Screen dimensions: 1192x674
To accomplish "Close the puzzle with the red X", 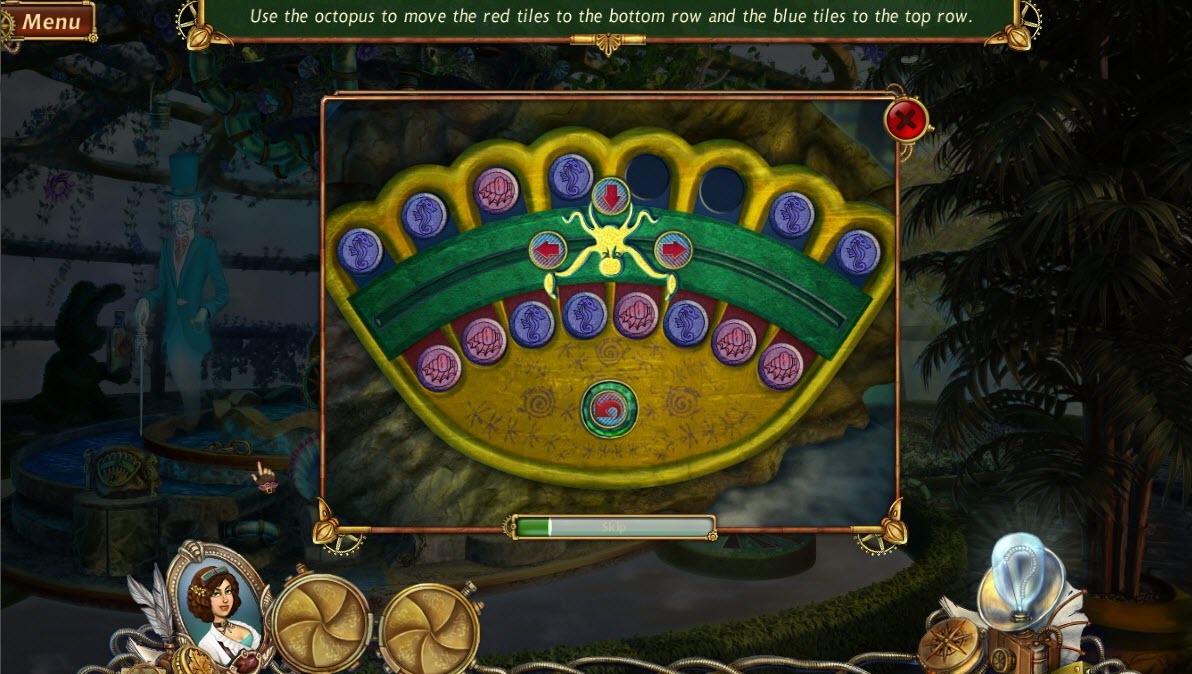I will [x=906, y=122].
